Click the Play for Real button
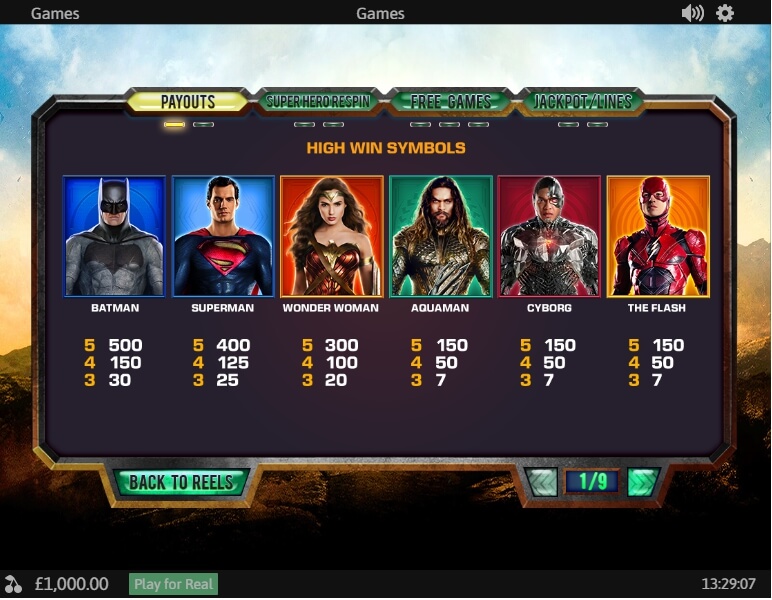 (174, 584)
